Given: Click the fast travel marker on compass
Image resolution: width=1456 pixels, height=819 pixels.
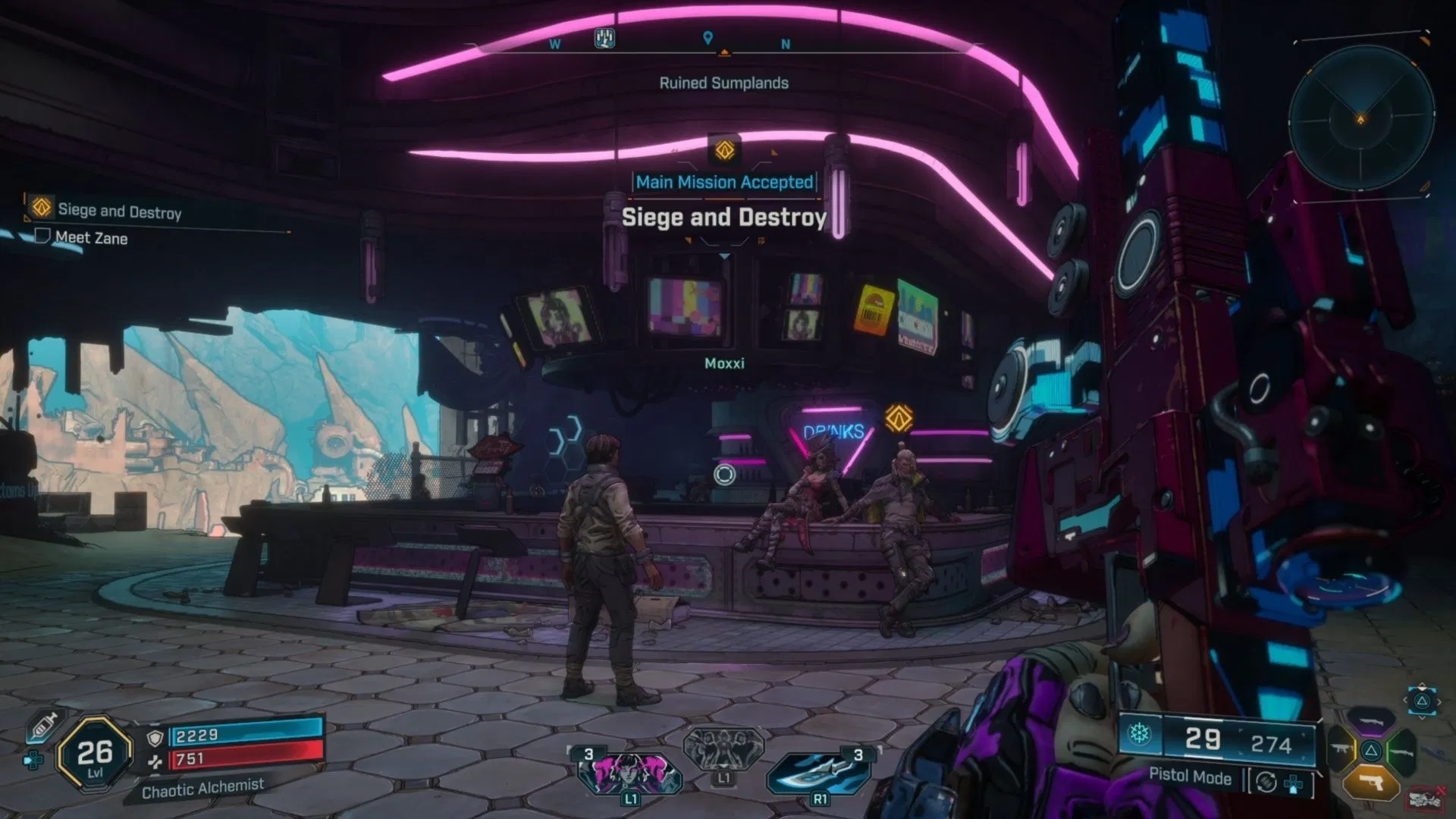Looking at the screenshot, I should [x=604, y=38].
